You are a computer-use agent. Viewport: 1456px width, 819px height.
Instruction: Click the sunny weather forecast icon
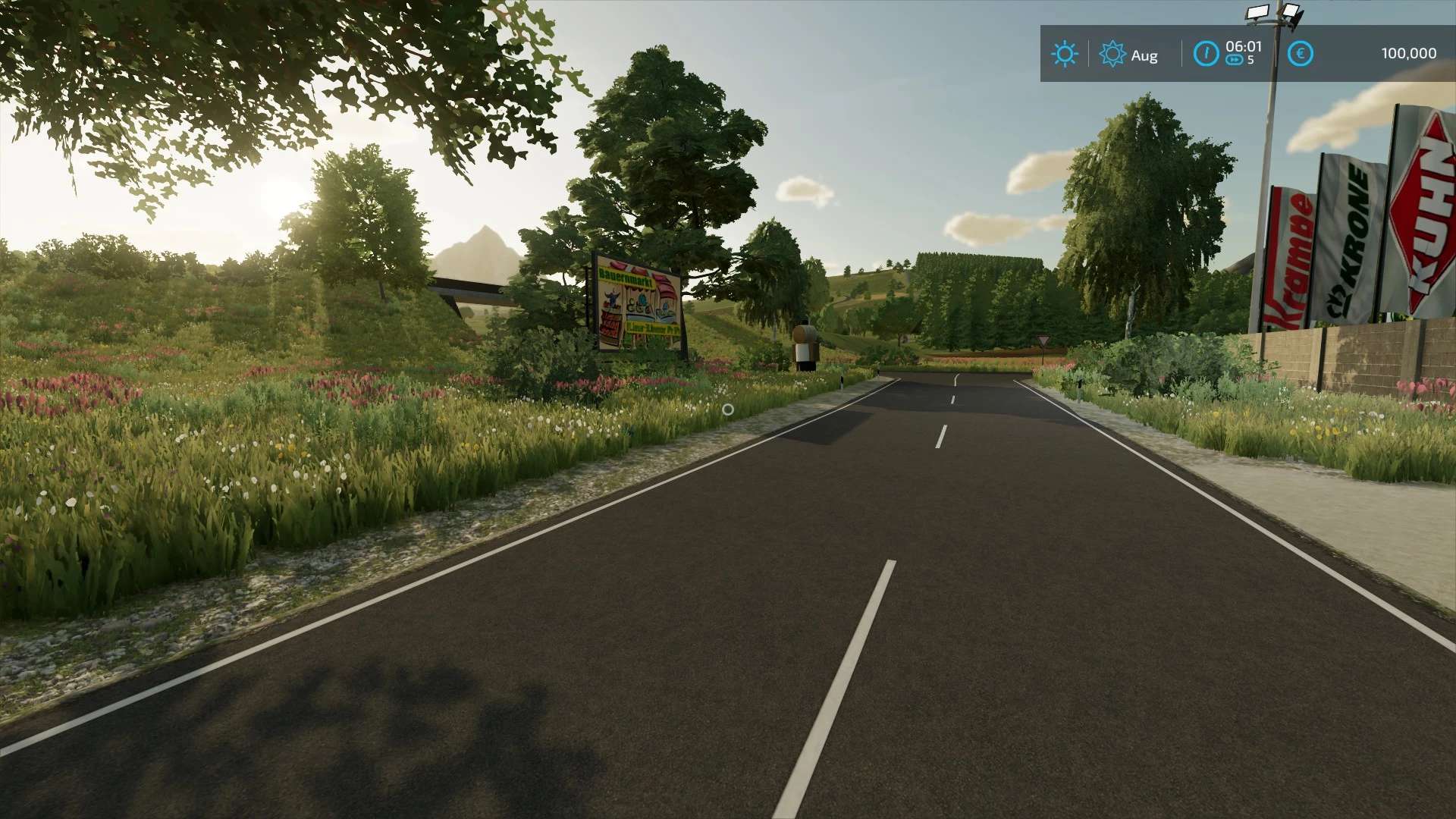1064,55
